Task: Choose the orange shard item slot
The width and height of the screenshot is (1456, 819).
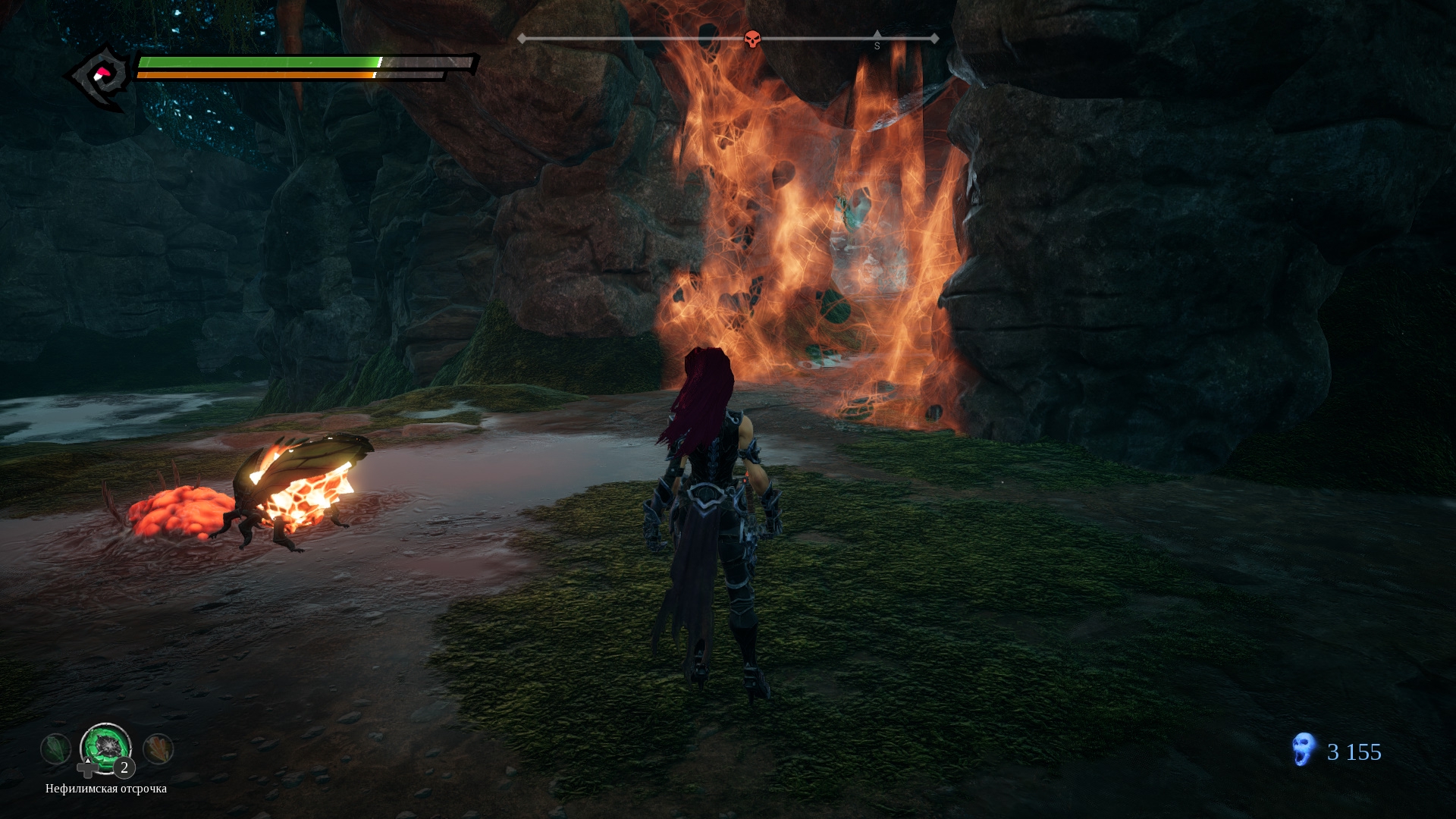Action: (x=158, y=749)
